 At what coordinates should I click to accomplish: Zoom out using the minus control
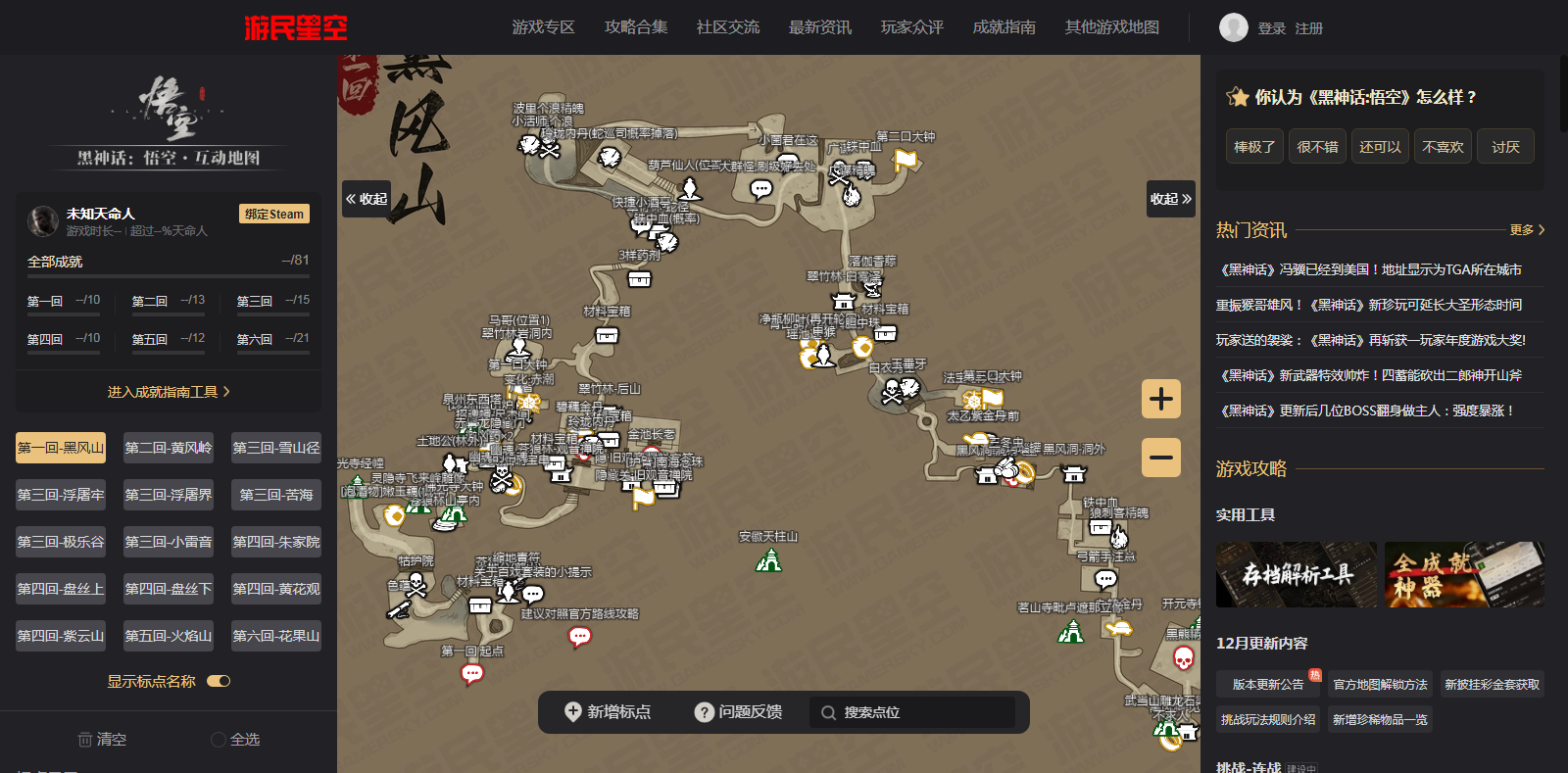click(1161, 457)
